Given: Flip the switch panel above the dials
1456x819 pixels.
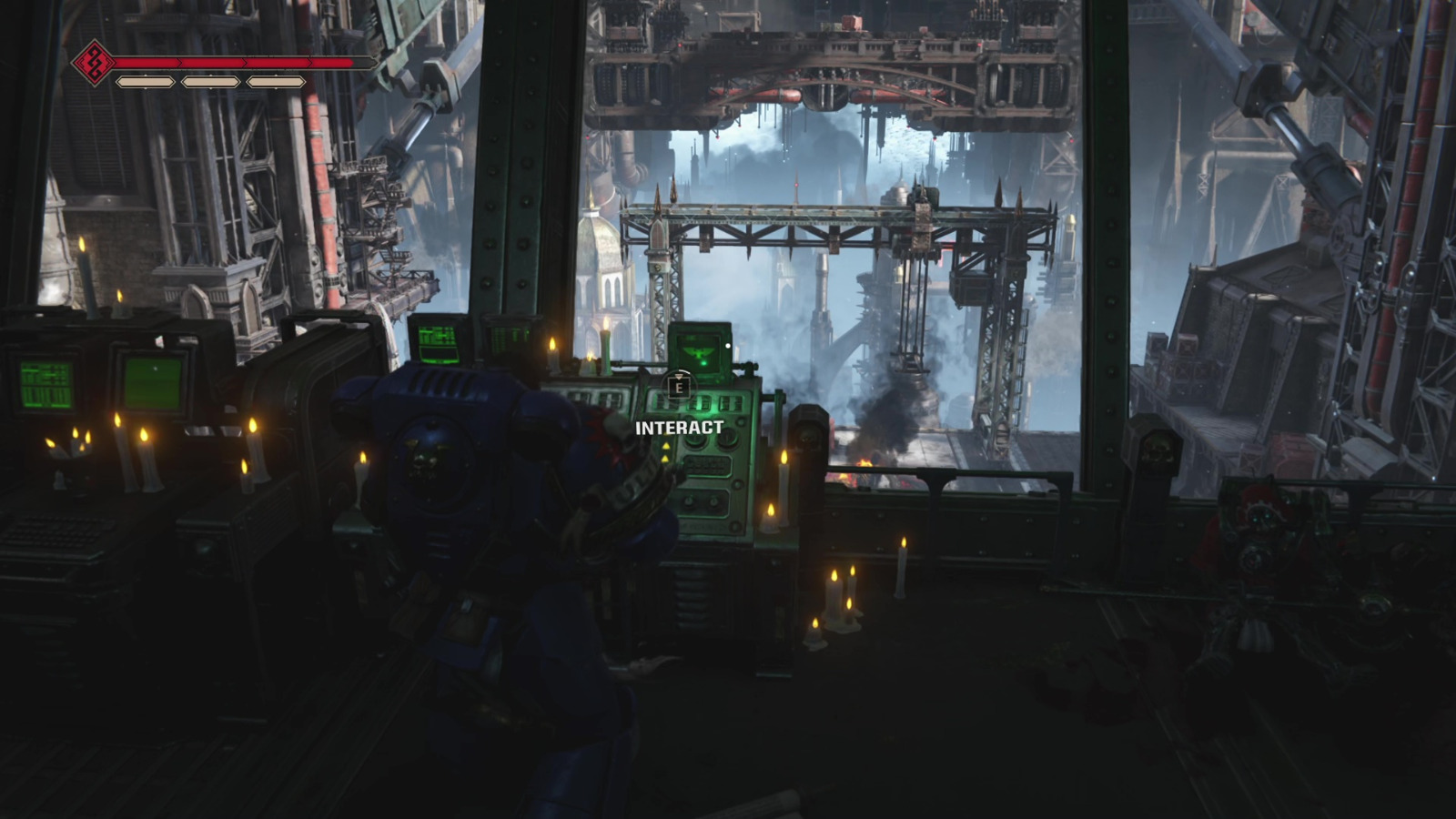Looking at the screenshot, I should (701, 403).
